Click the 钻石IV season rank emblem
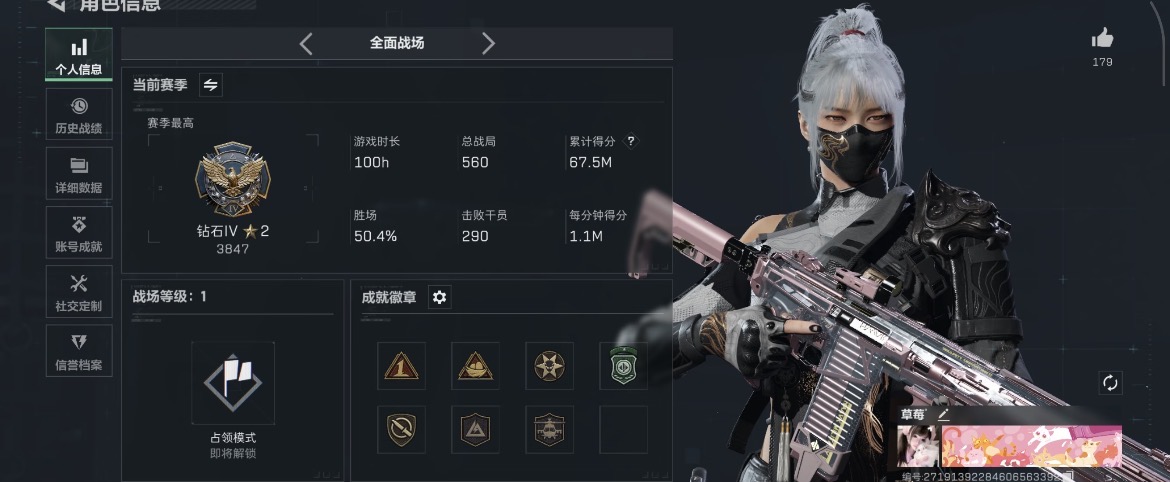This screenshot has width=1170, height=482. [x=233, y=180]
